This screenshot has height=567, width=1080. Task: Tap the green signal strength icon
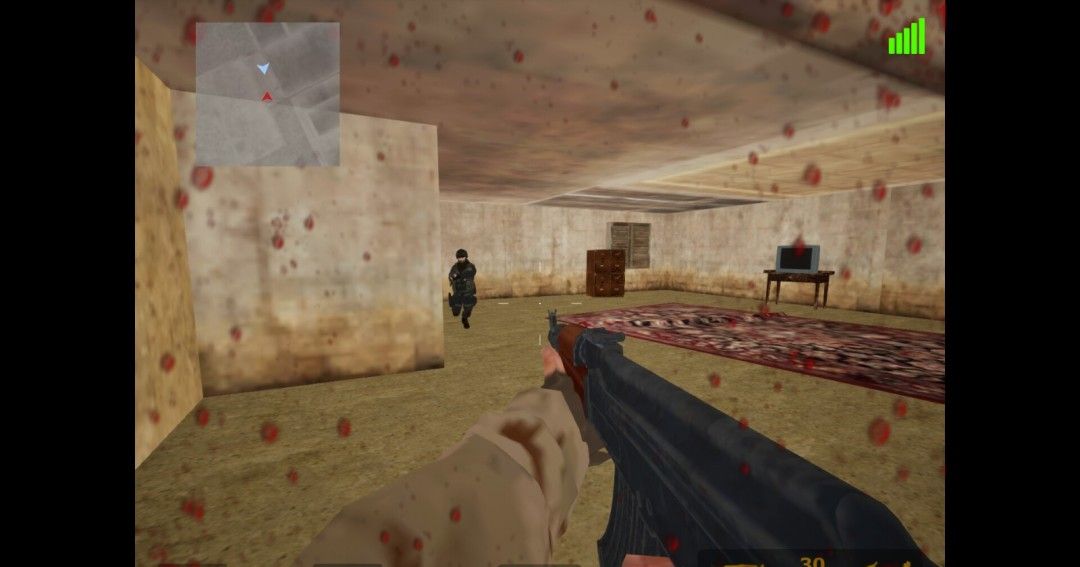907,38
